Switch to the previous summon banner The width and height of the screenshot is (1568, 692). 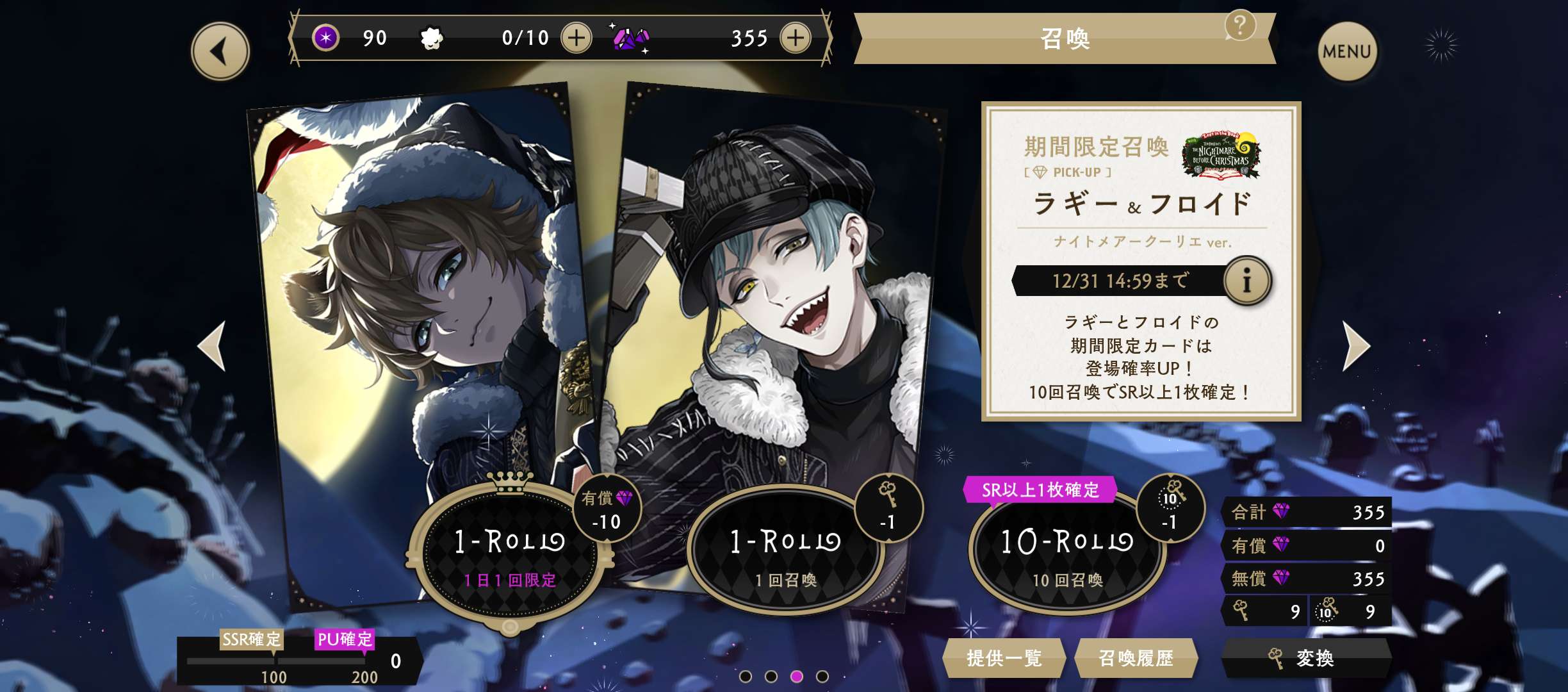coord(212,346)
